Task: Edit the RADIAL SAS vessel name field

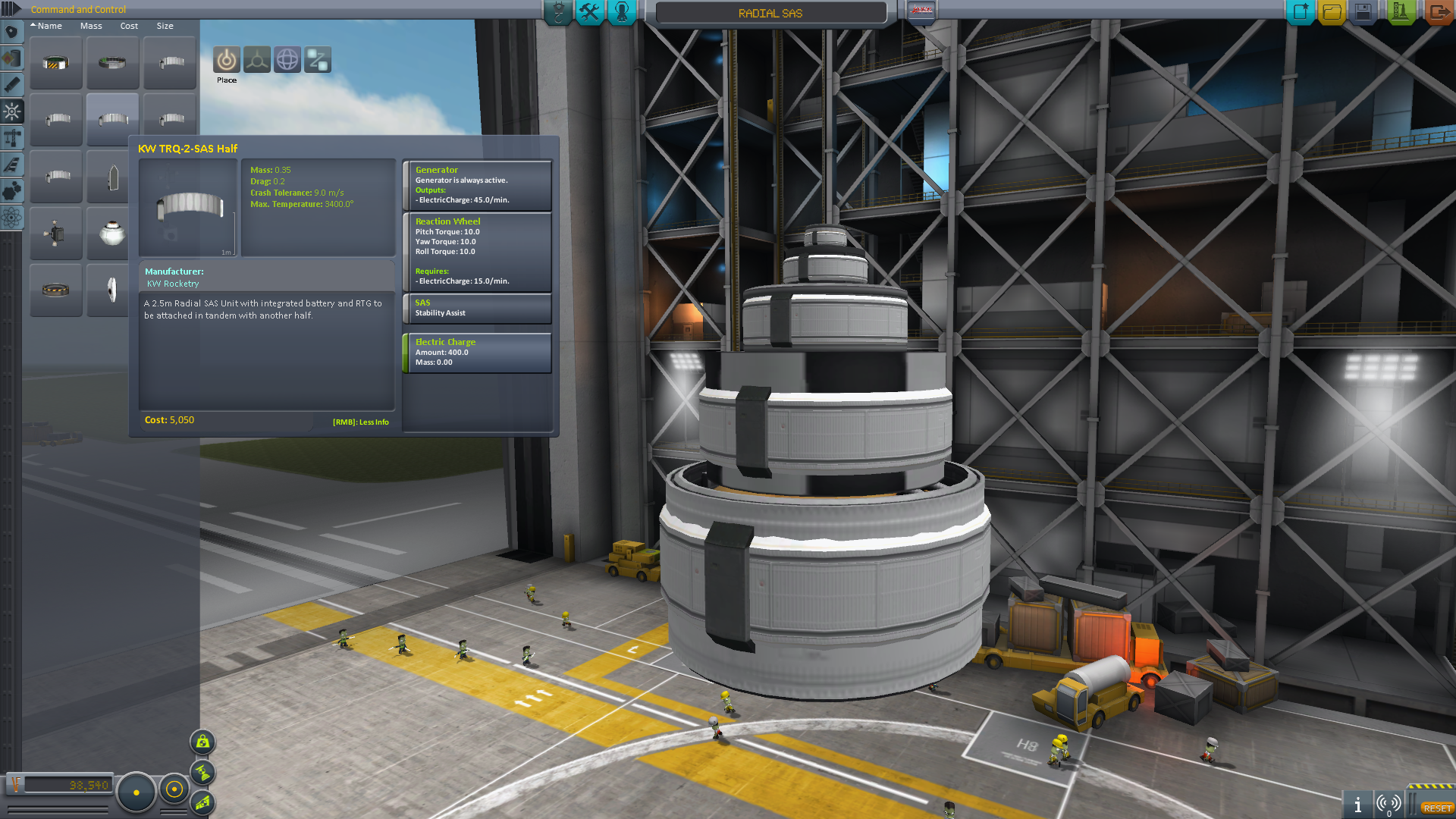Action: [x=770, y=14]
